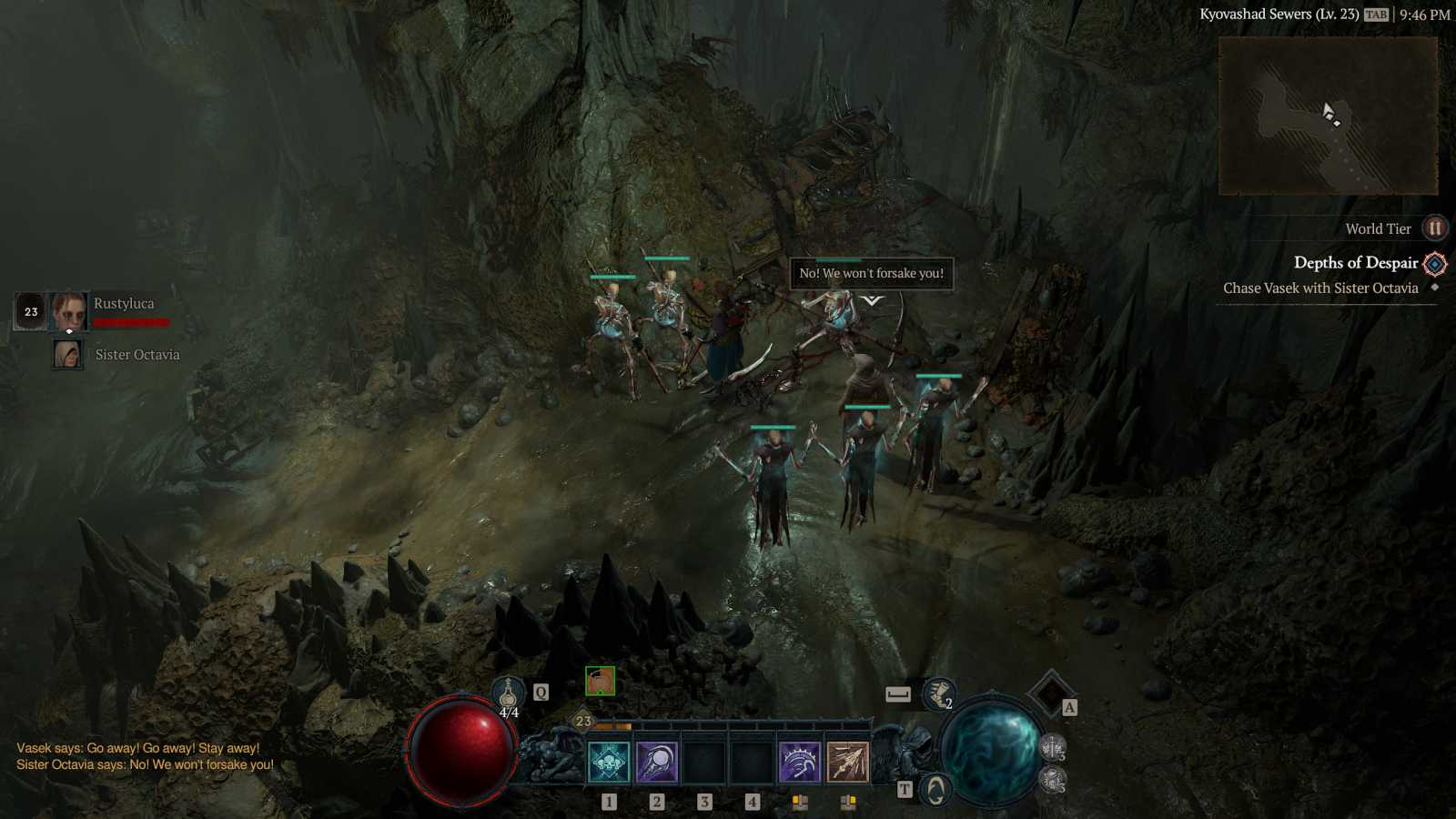Click the Evade boot icon near the mana orb
Viewport: 1456px width, 819px height.
[939, 693]
